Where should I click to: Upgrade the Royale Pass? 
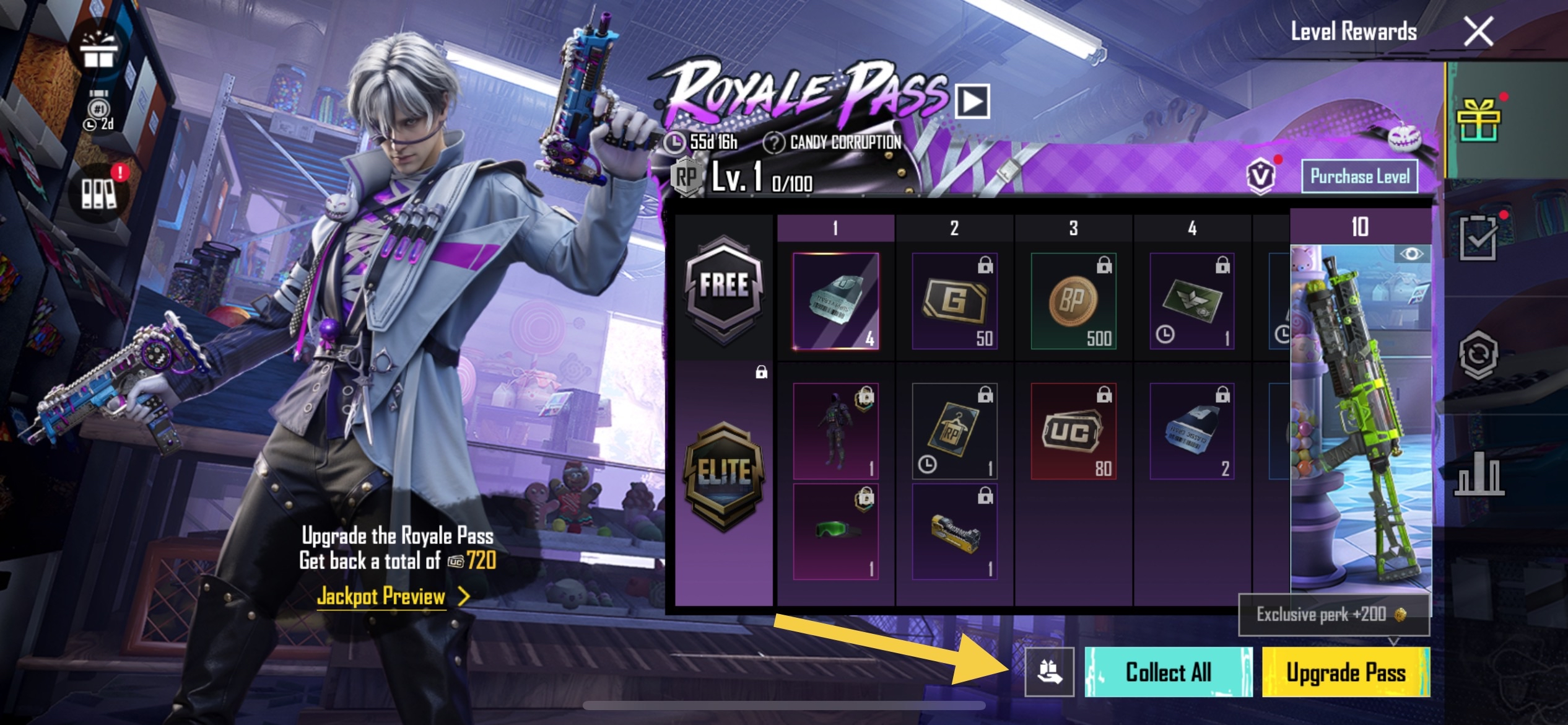[1346, 672]
